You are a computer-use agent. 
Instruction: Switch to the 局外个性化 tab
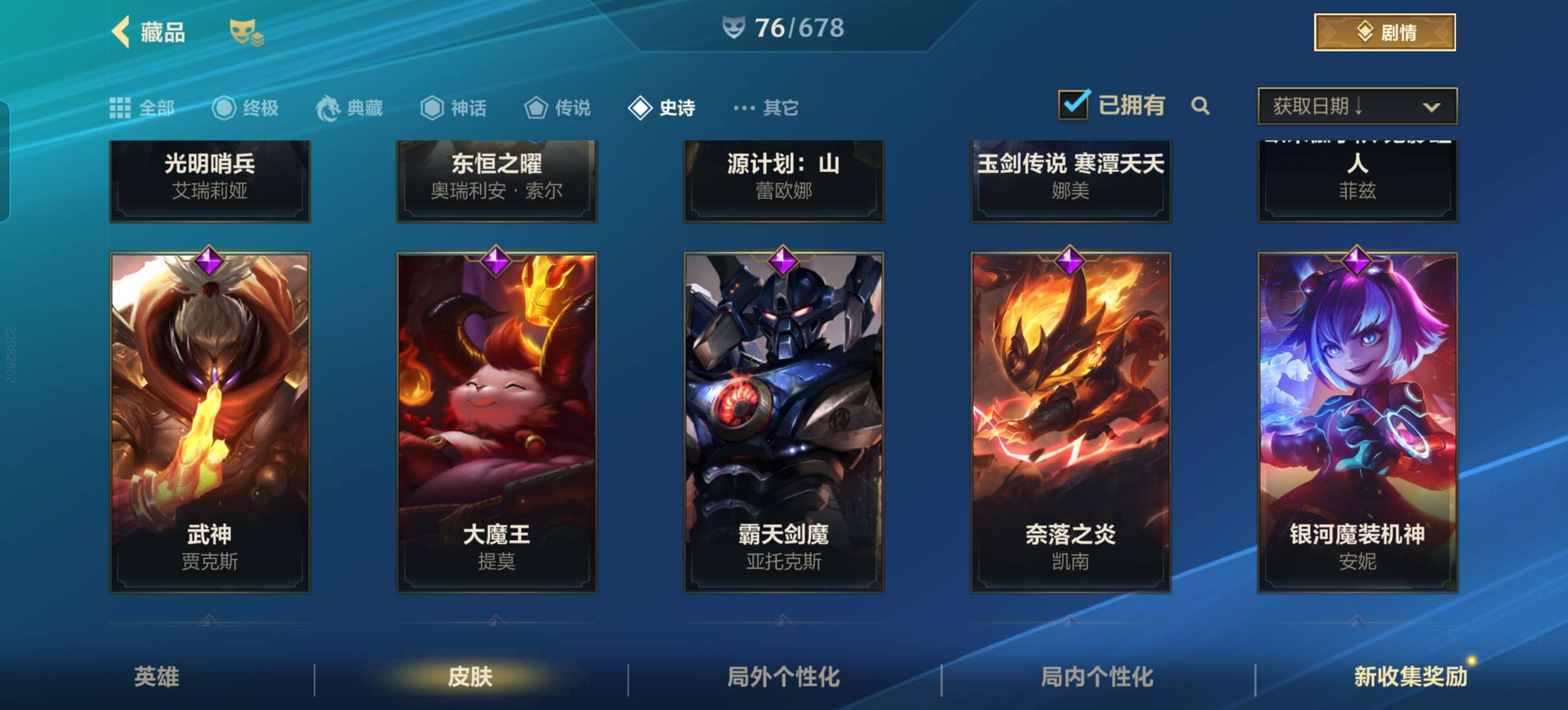[x=783, y=676]
